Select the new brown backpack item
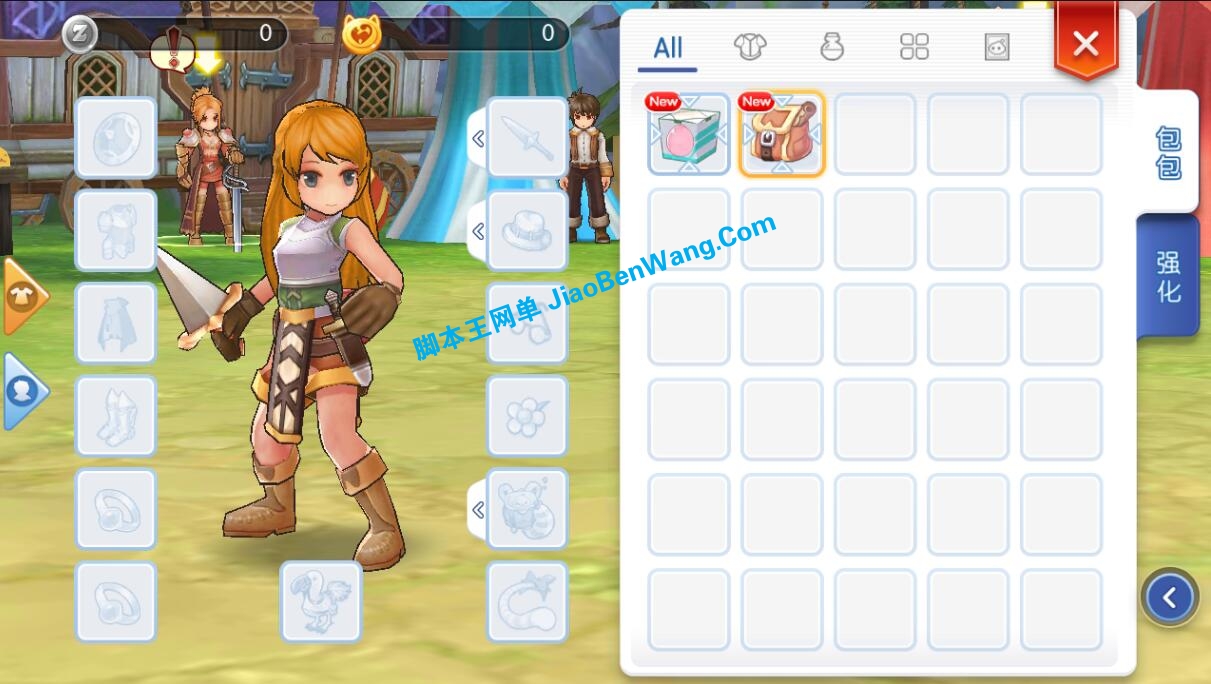1211x684 pixels. click(782, 135)
